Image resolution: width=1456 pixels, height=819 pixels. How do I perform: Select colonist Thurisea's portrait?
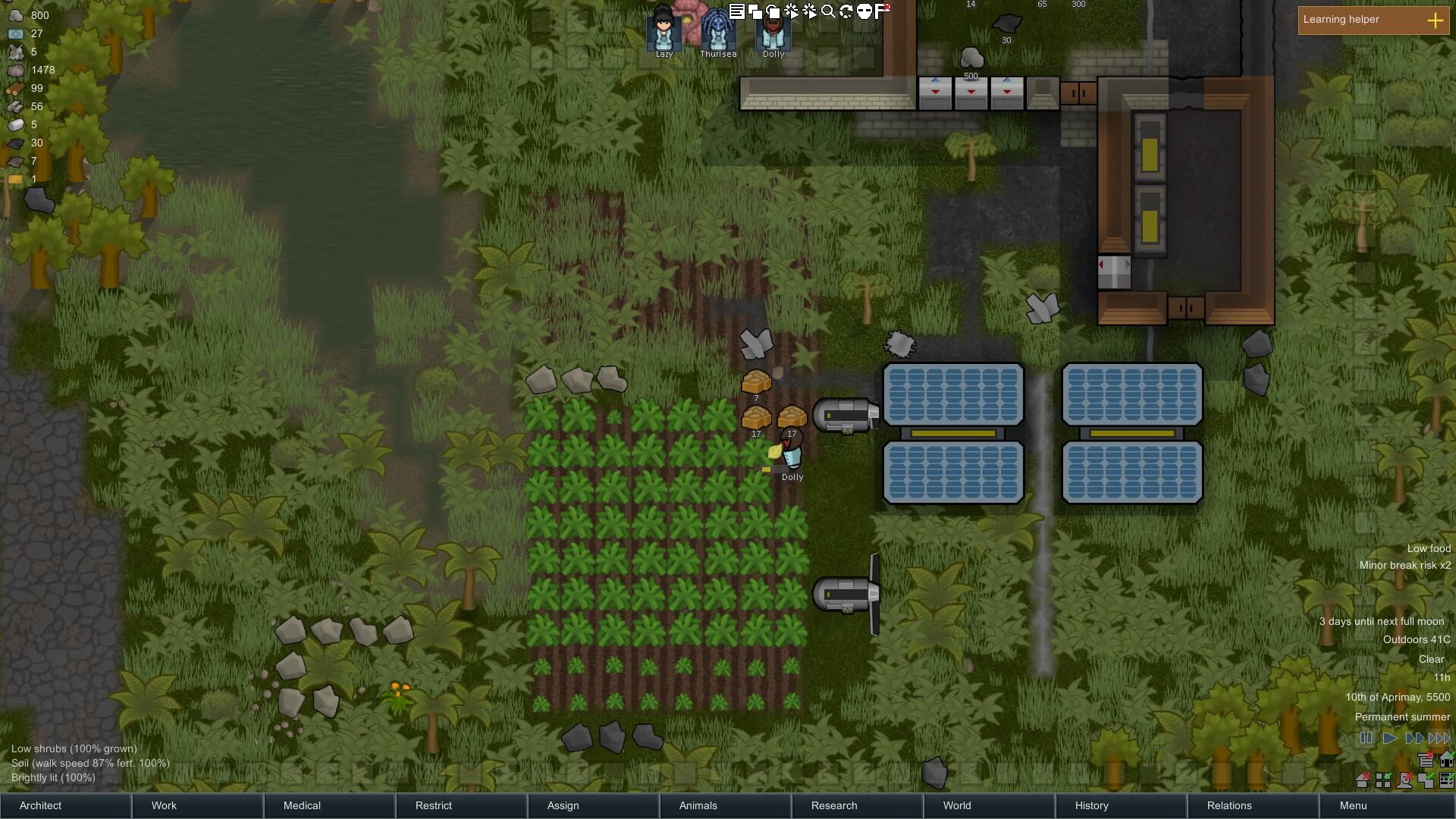[x=717, y=30]
